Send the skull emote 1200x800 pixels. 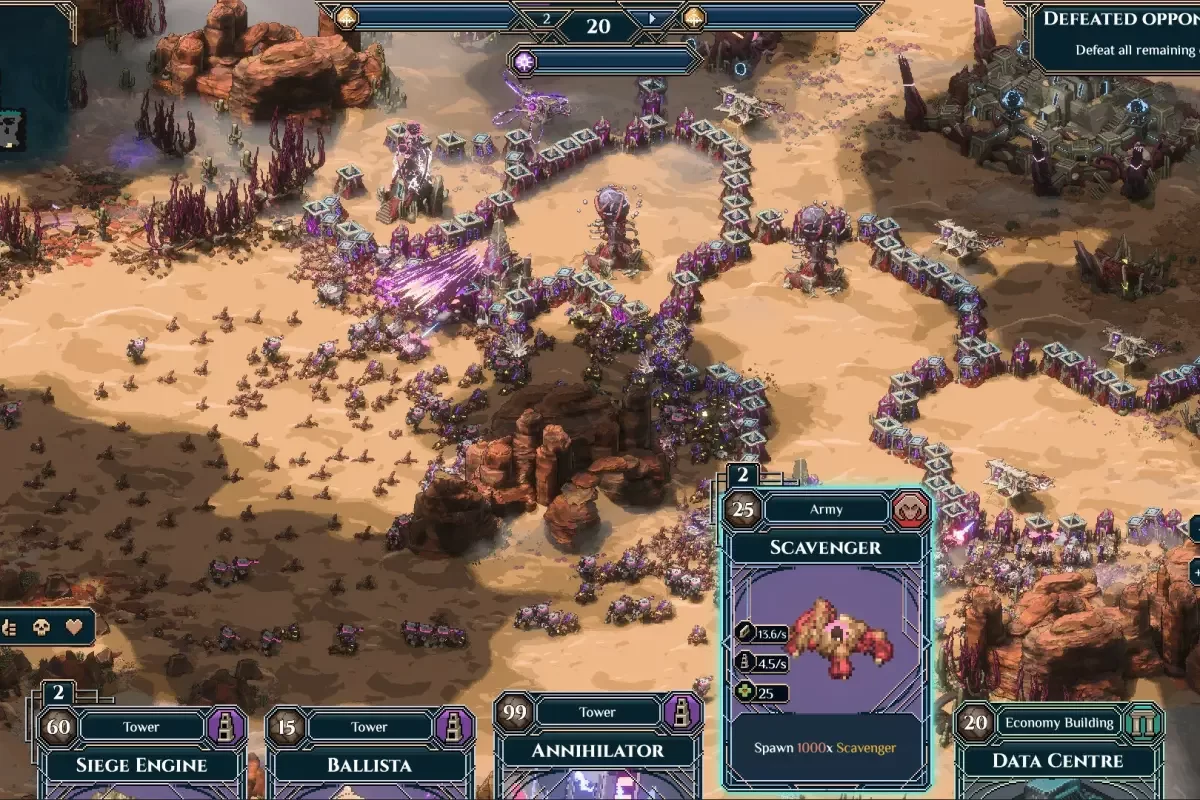pyautogui.click(x=41, y=628)
